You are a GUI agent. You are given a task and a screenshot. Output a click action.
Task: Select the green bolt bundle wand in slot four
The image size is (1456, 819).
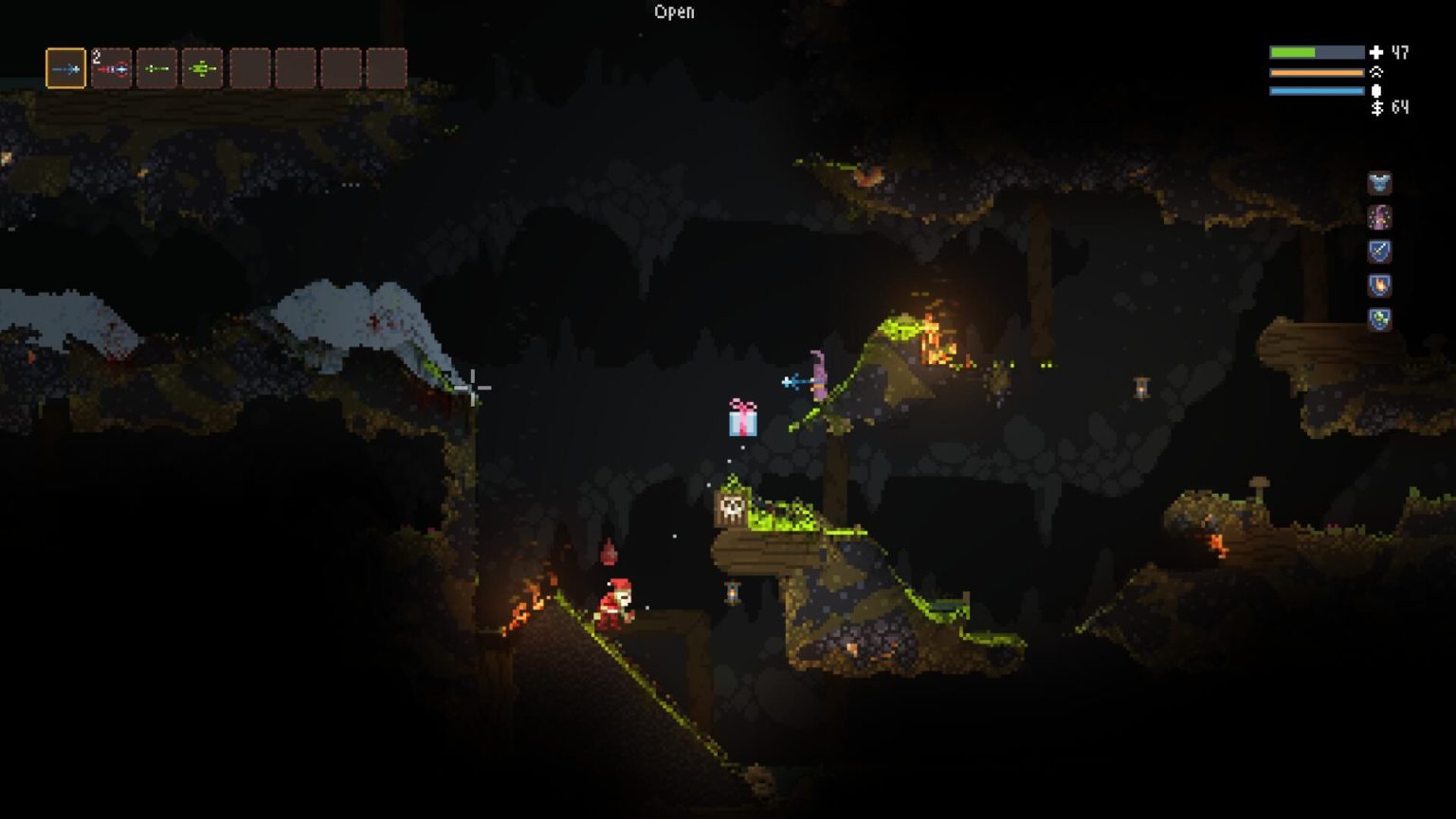(202, 66)
